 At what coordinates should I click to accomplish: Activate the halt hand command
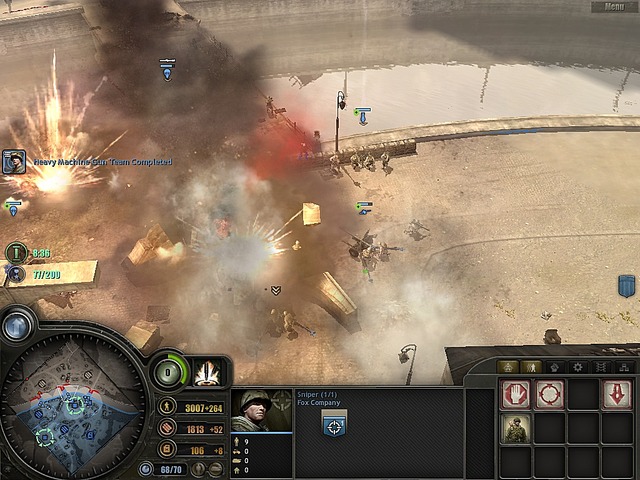[x=515, y=395]
